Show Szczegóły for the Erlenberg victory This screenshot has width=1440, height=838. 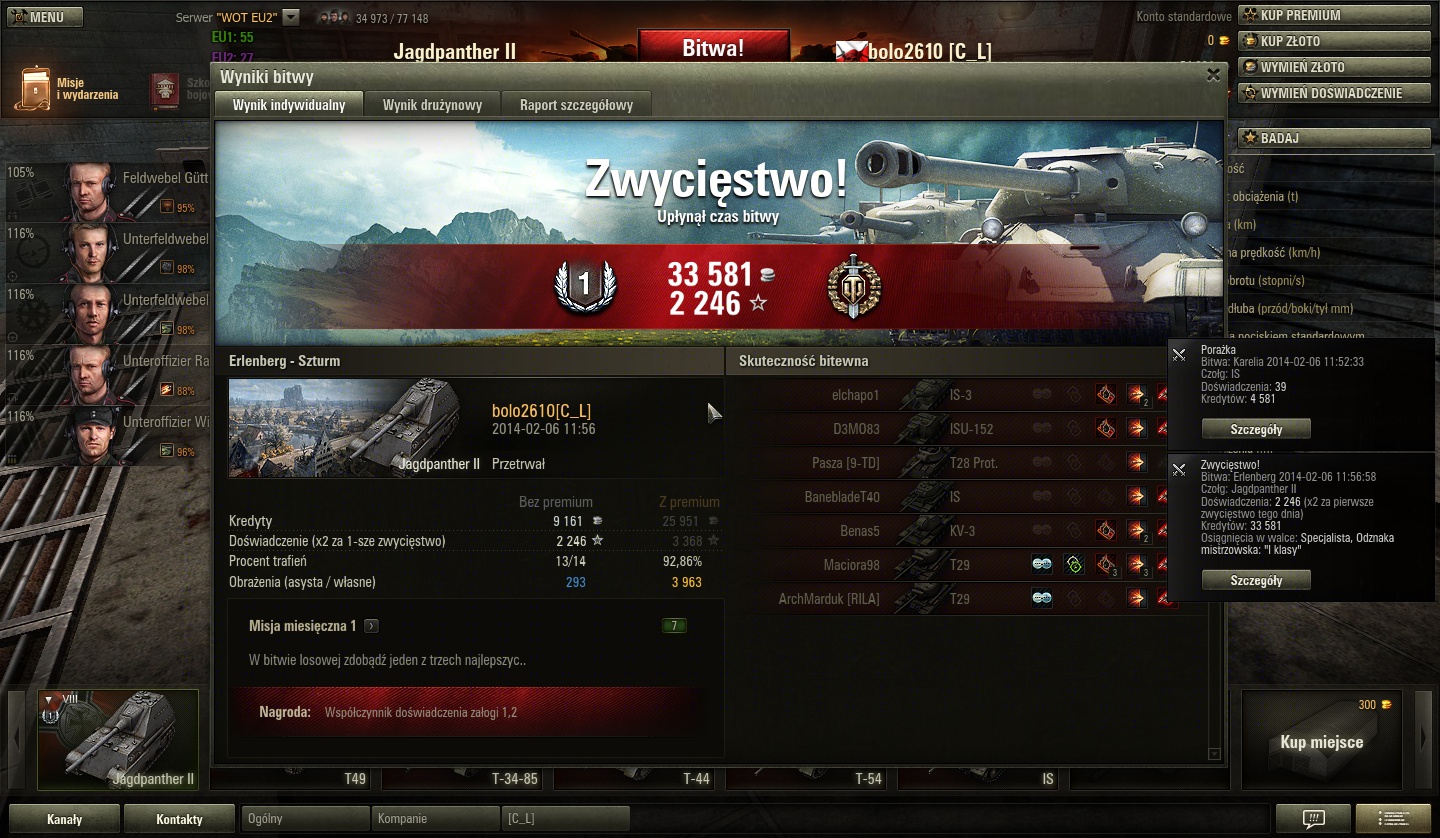1256,580
